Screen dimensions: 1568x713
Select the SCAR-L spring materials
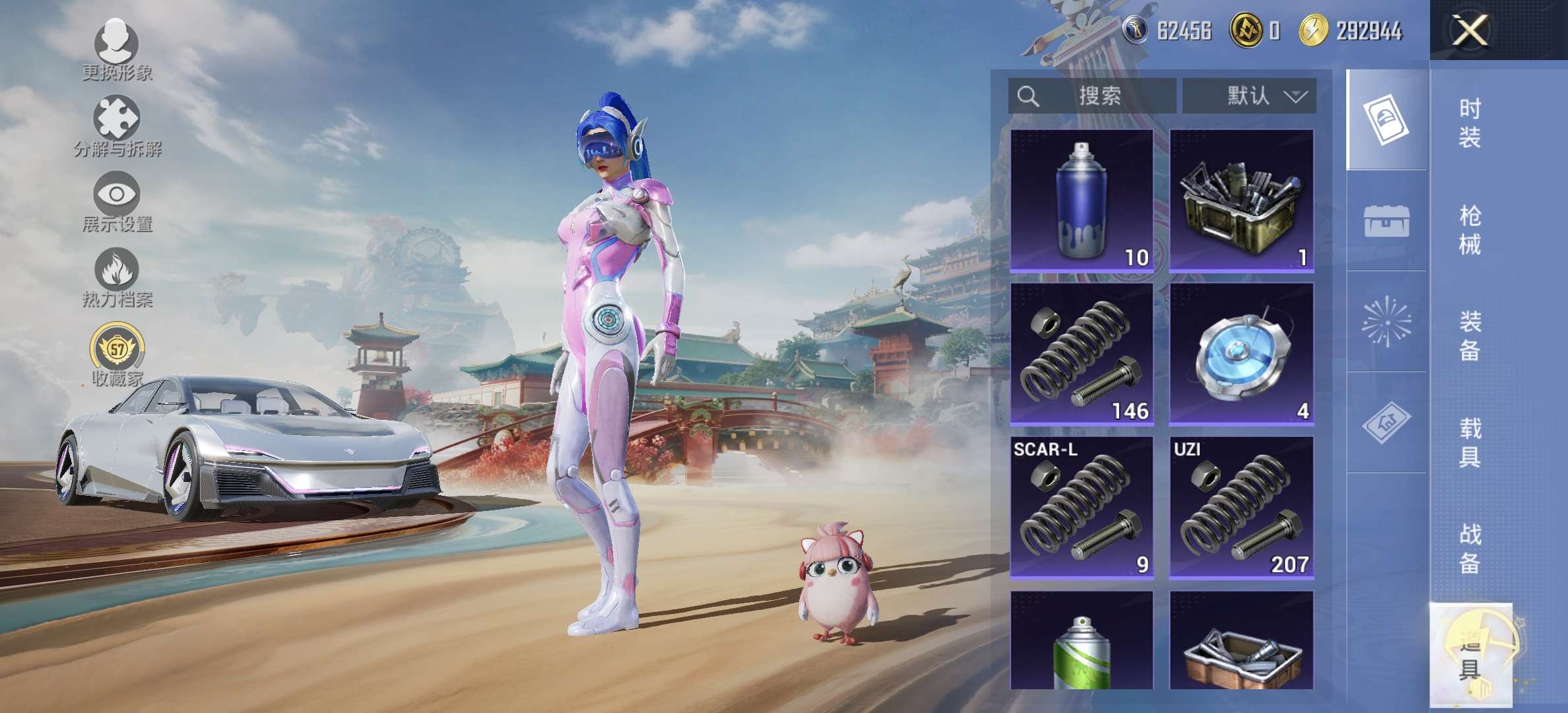pyautogui.click(x=1082, y=508)
